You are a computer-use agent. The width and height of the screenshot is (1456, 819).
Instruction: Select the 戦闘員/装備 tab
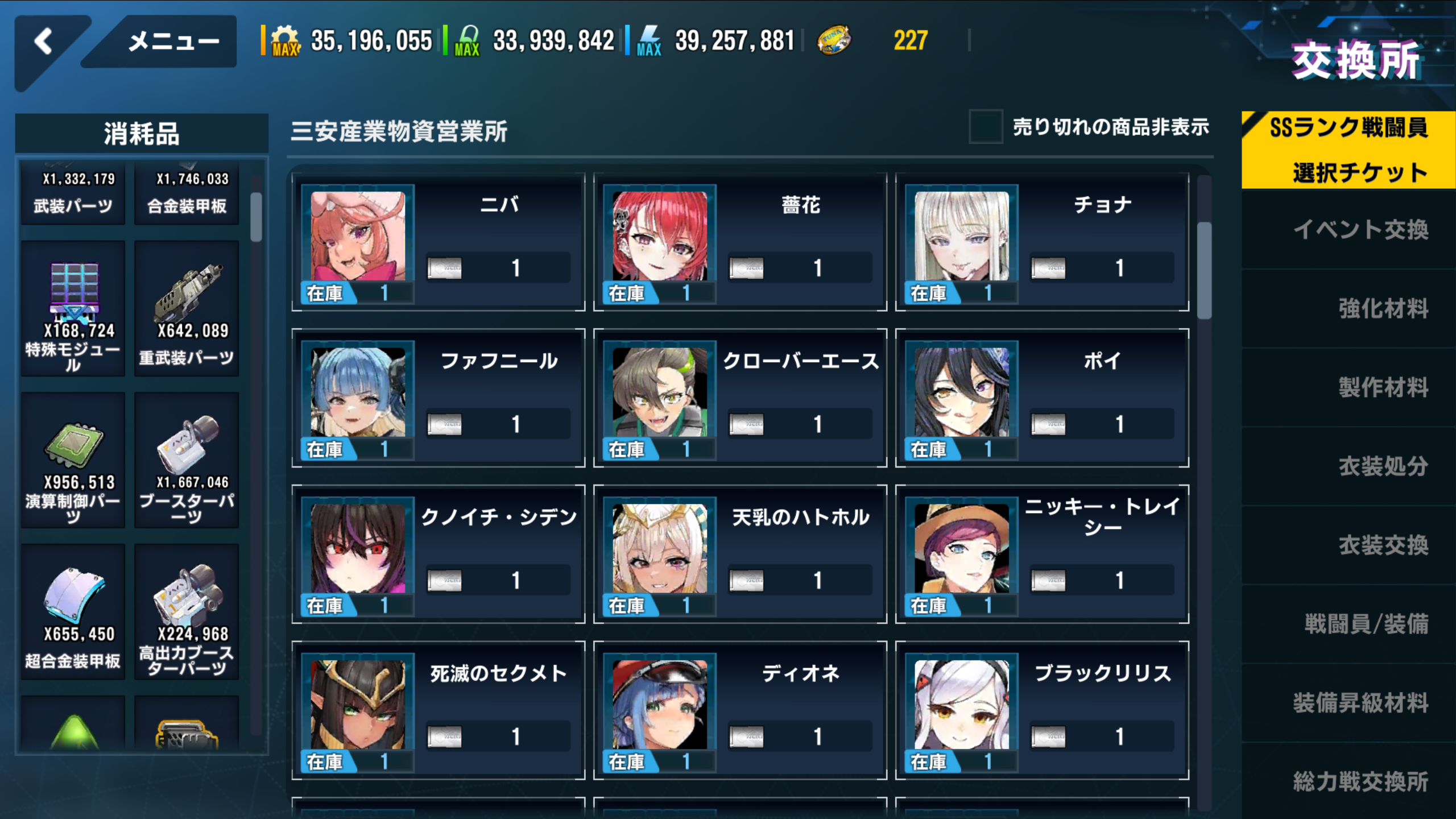click(1365, 624)
